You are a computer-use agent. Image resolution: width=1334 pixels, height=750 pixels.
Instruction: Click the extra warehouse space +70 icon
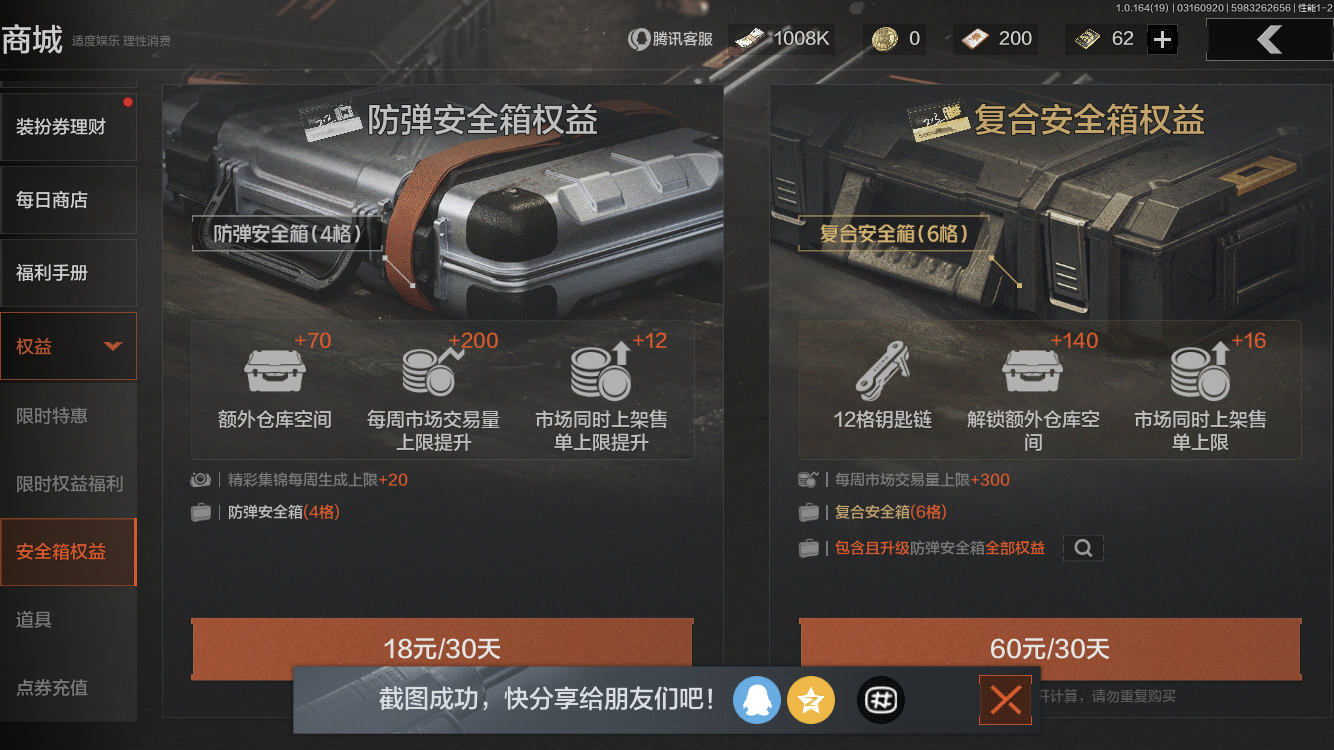coord(273,370)
